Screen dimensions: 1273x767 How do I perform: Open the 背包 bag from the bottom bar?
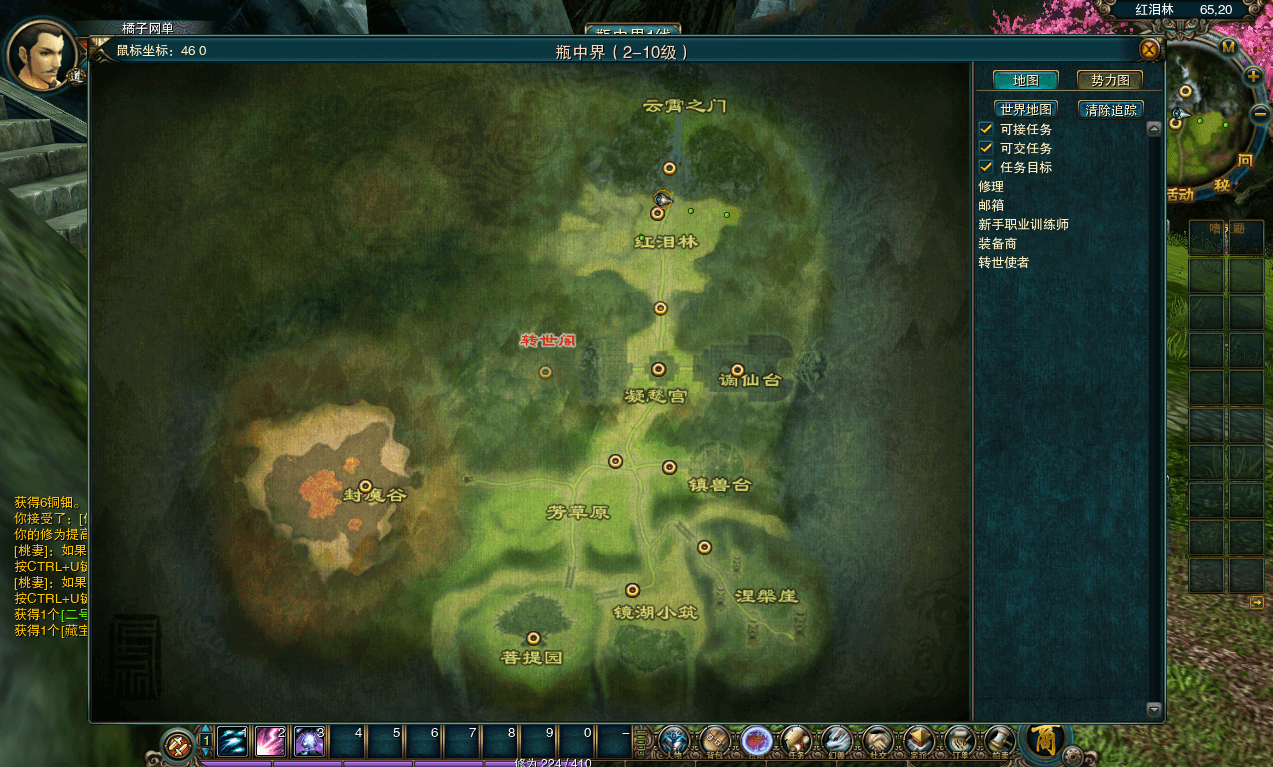[x=714, y=741]
